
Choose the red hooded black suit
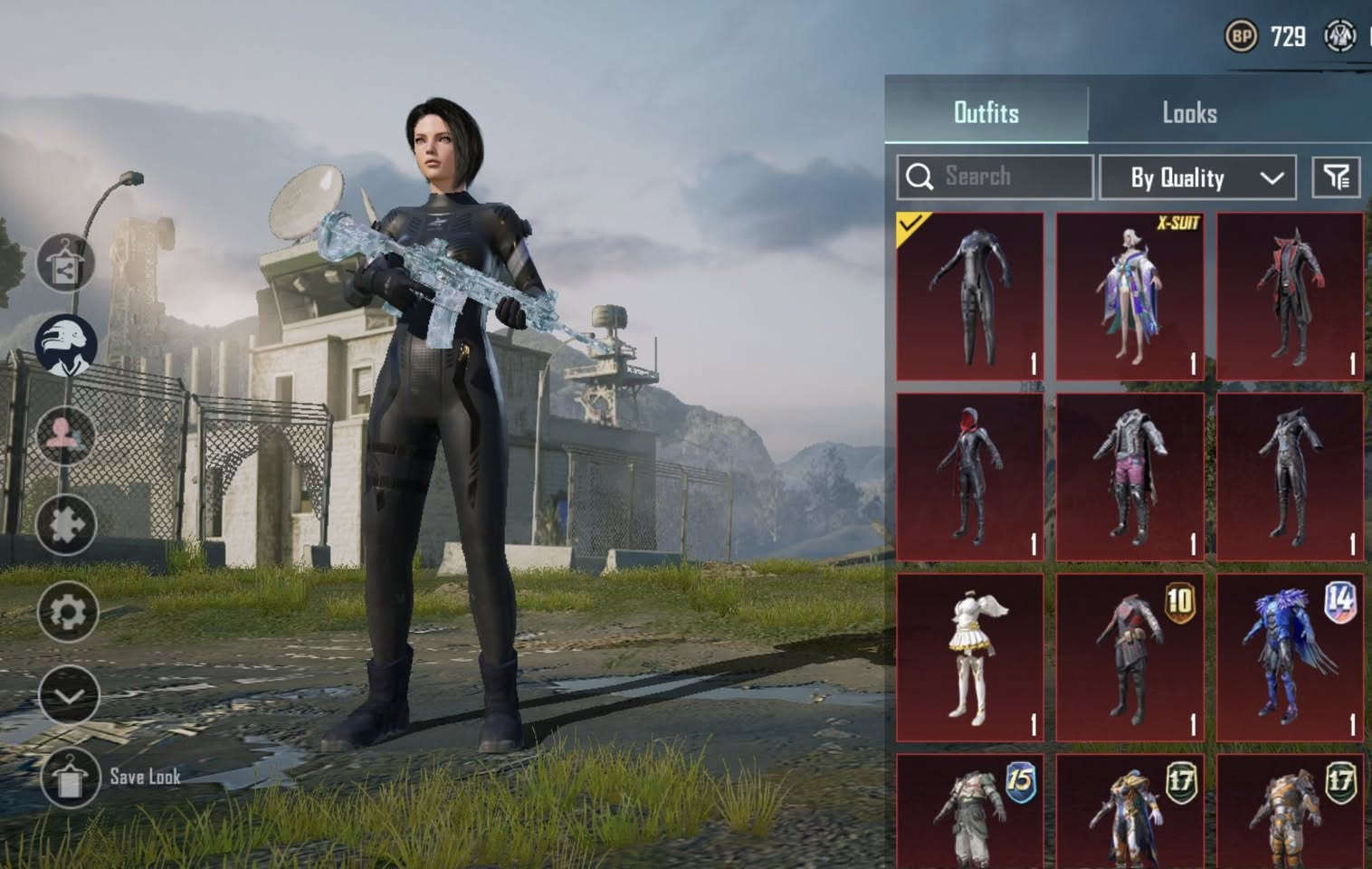click(969, 476)
